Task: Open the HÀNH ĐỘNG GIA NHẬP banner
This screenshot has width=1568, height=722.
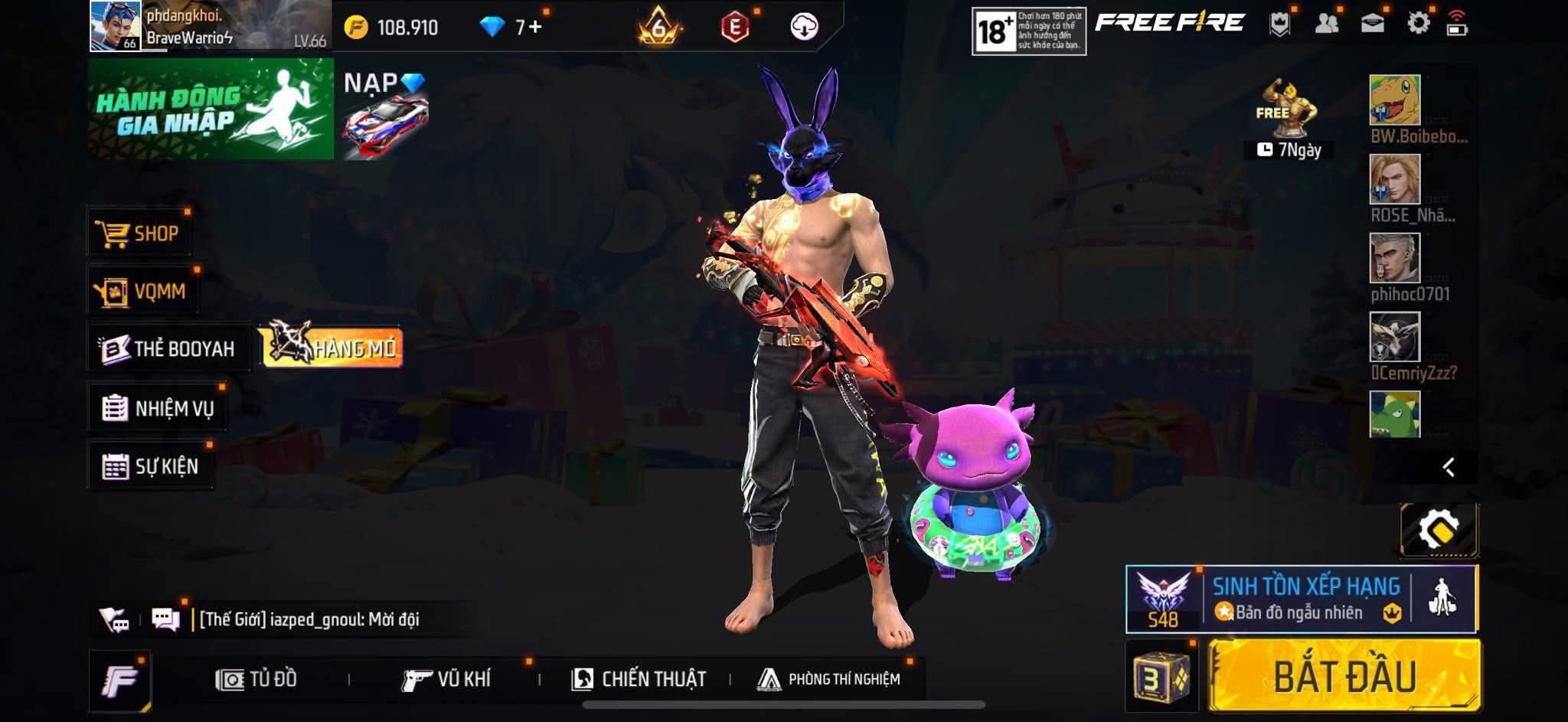Action: [x=211, y=109]
